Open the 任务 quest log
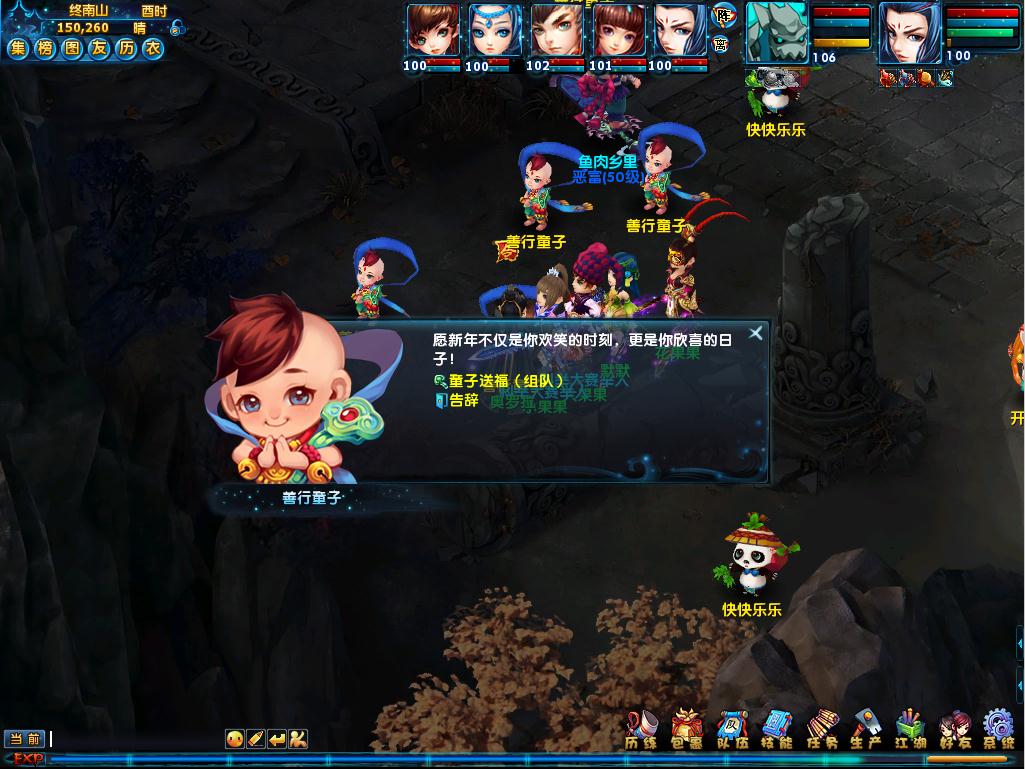 coord(822,730)
